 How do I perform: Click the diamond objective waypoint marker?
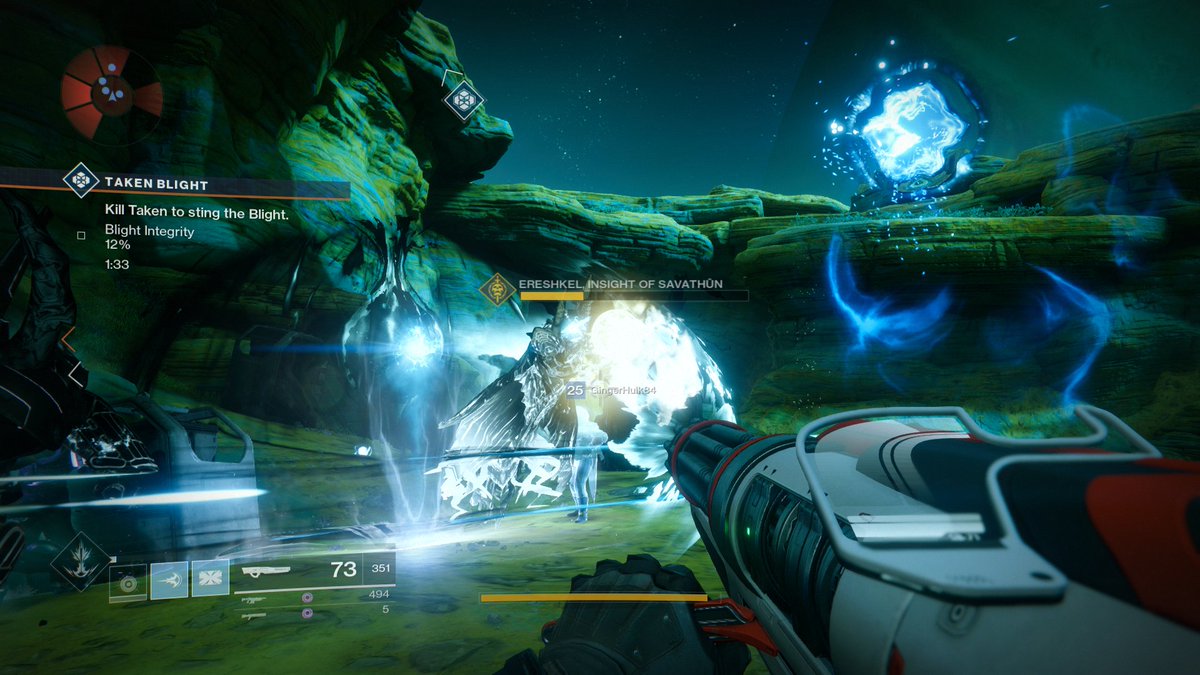(x=463, y=99)
